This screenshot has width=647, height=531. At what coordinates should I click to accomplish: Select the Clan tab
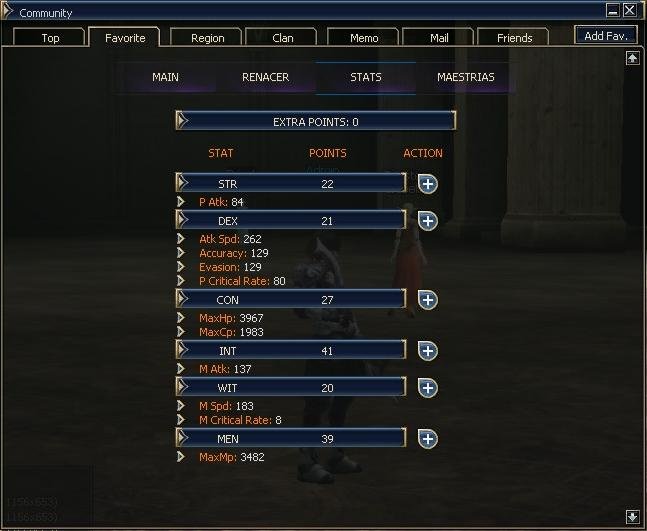(283, 38)
